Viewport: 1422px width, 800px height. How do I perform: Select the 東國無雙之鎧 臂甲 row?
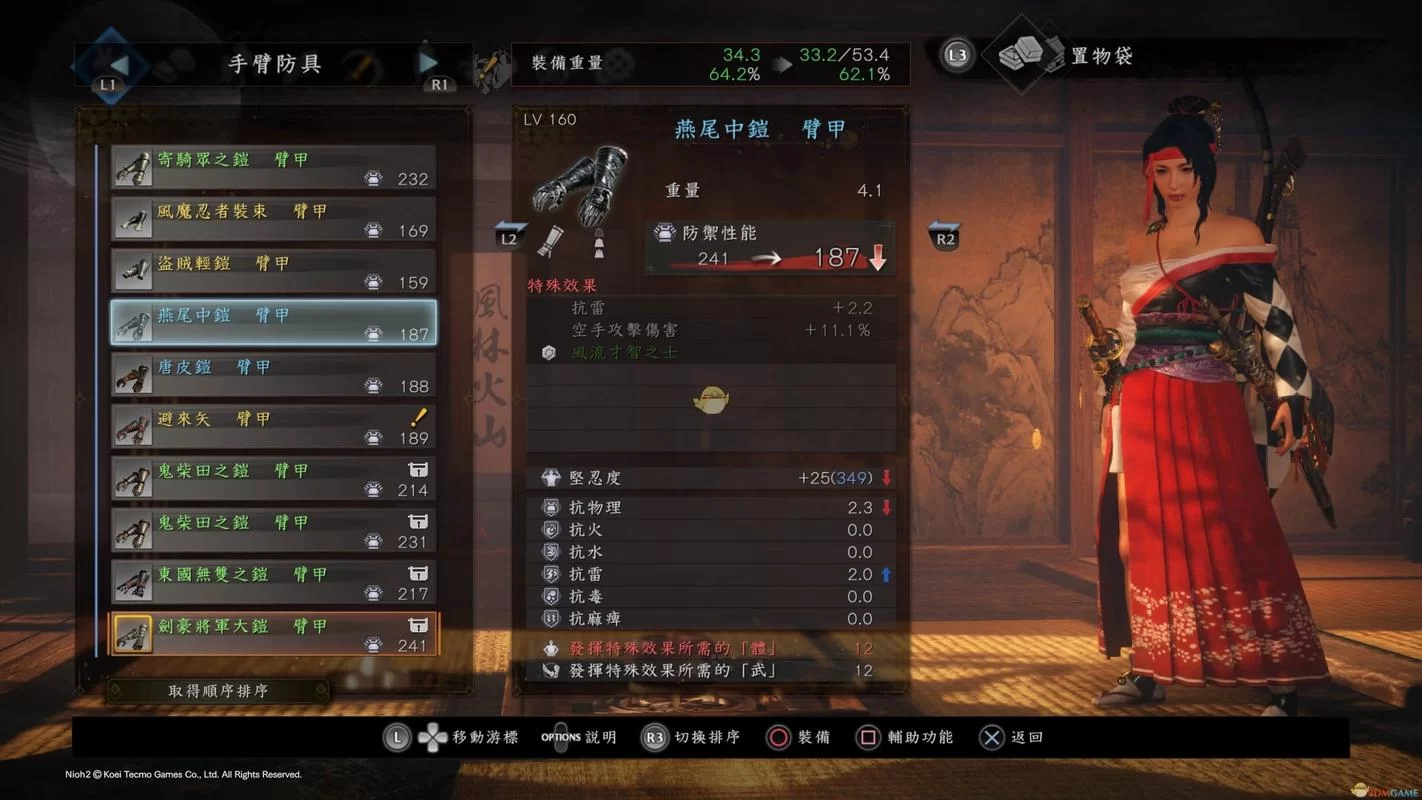point(273,583)
